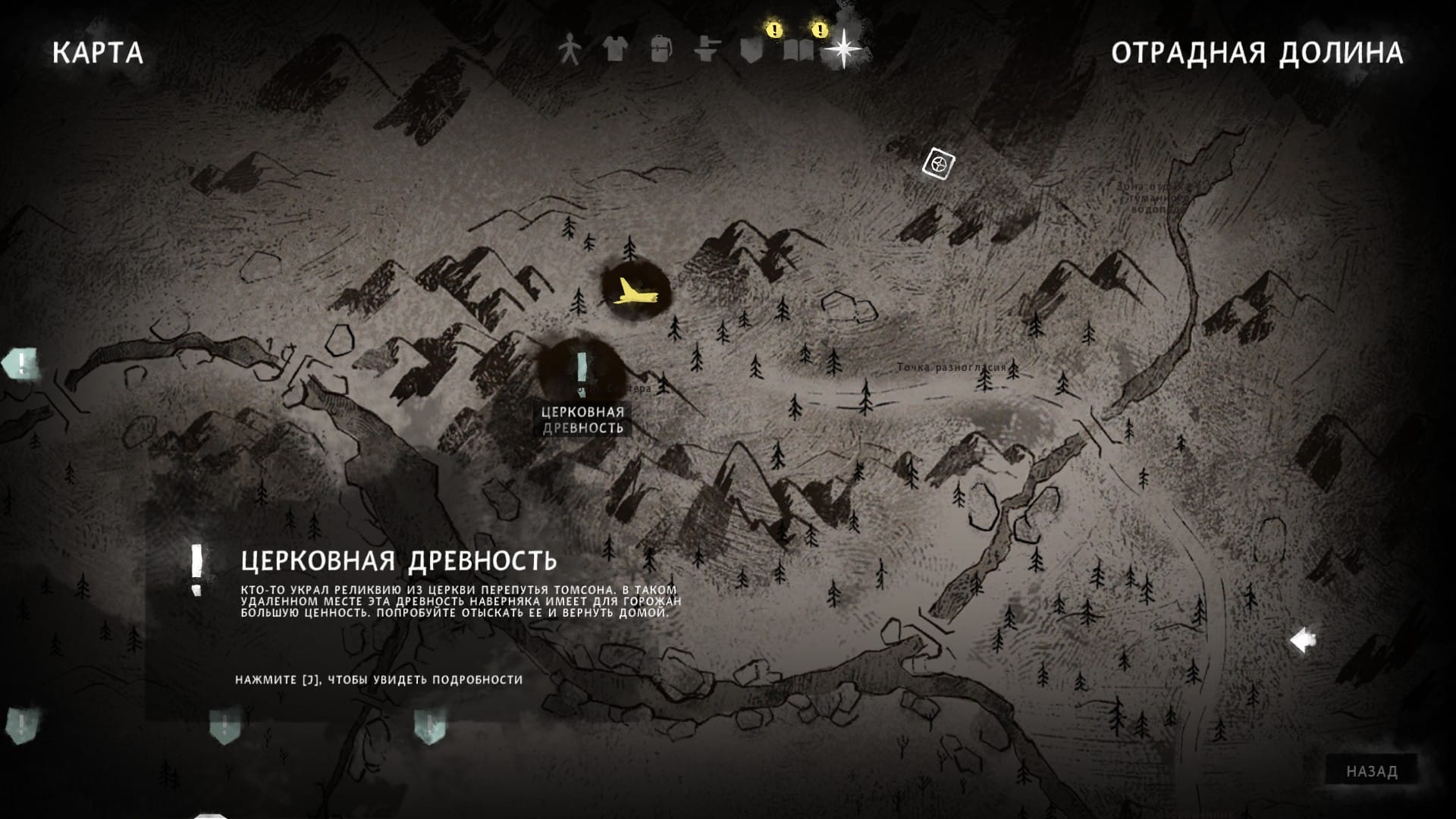The height and width of the screenshot is (819, 1456).
Task: Select the shield-shaped missions tab
Action: pos(752,49)
